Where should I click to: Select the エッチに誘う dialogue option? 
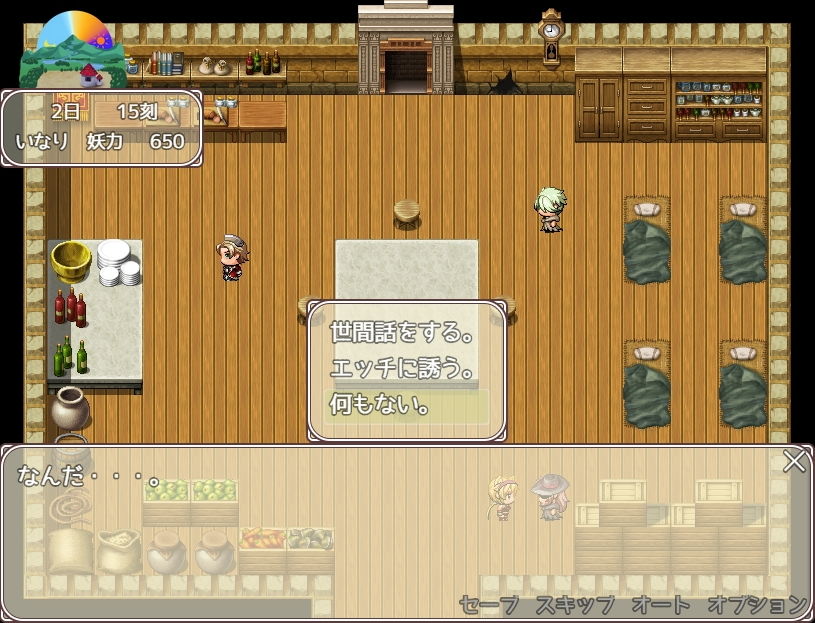point(403,369)
